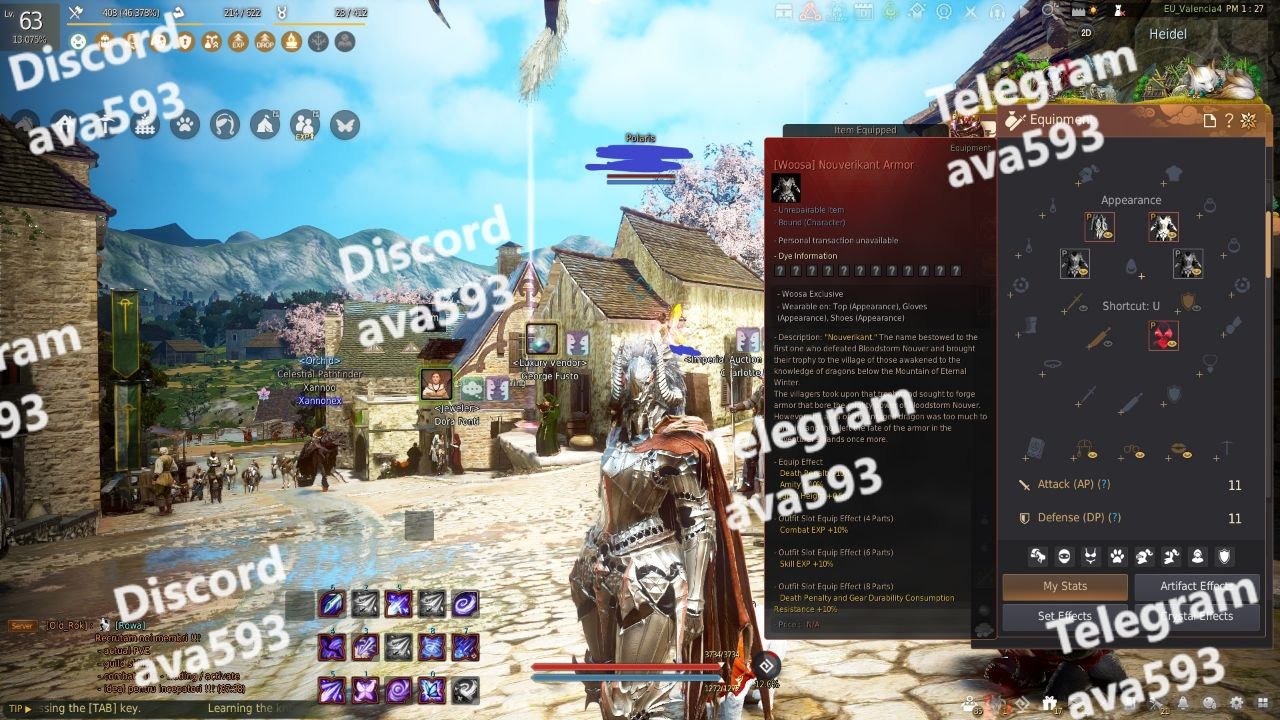Close the Equipment window
Image resolution: width=1280 pixels, height=720 pixels.
tap(1248, 121)
